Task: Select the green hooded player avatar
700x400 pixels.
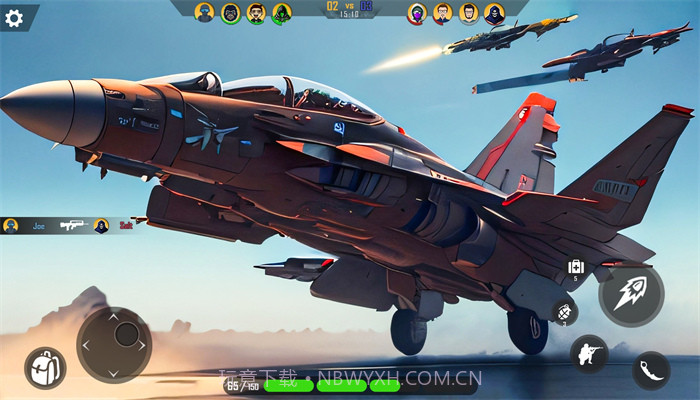Action: (x=282, y=13)
